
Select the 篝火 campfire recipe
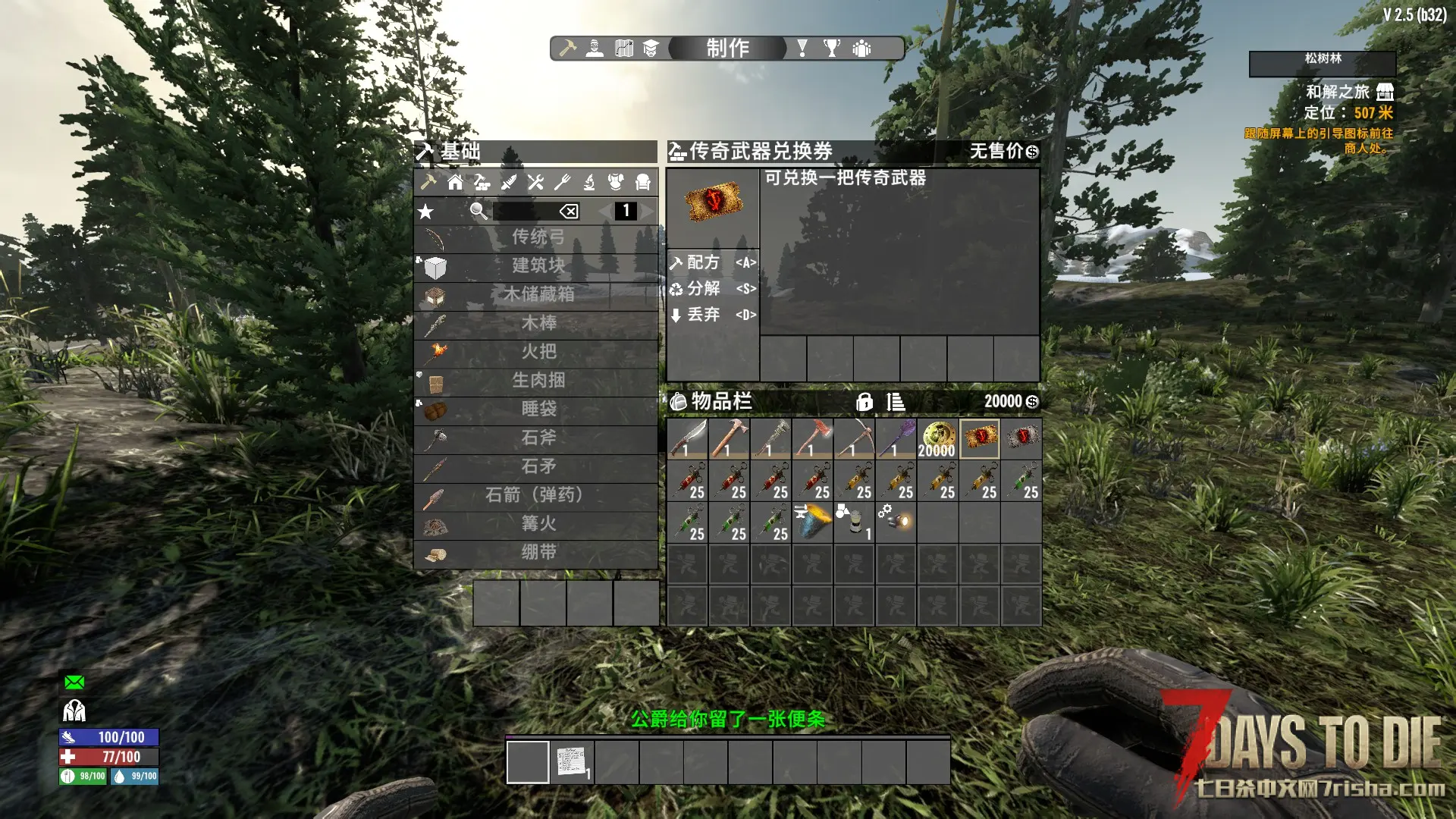(x=537, y=524)
